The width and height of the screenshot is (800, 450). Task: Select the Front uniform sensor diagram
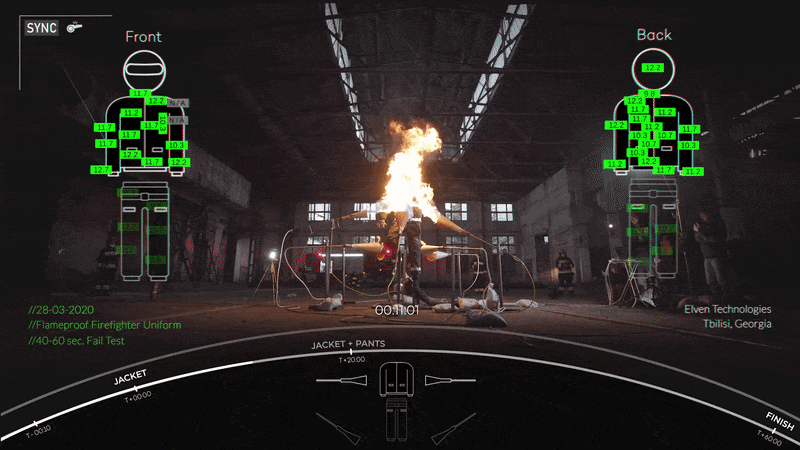tap(142, 160)
